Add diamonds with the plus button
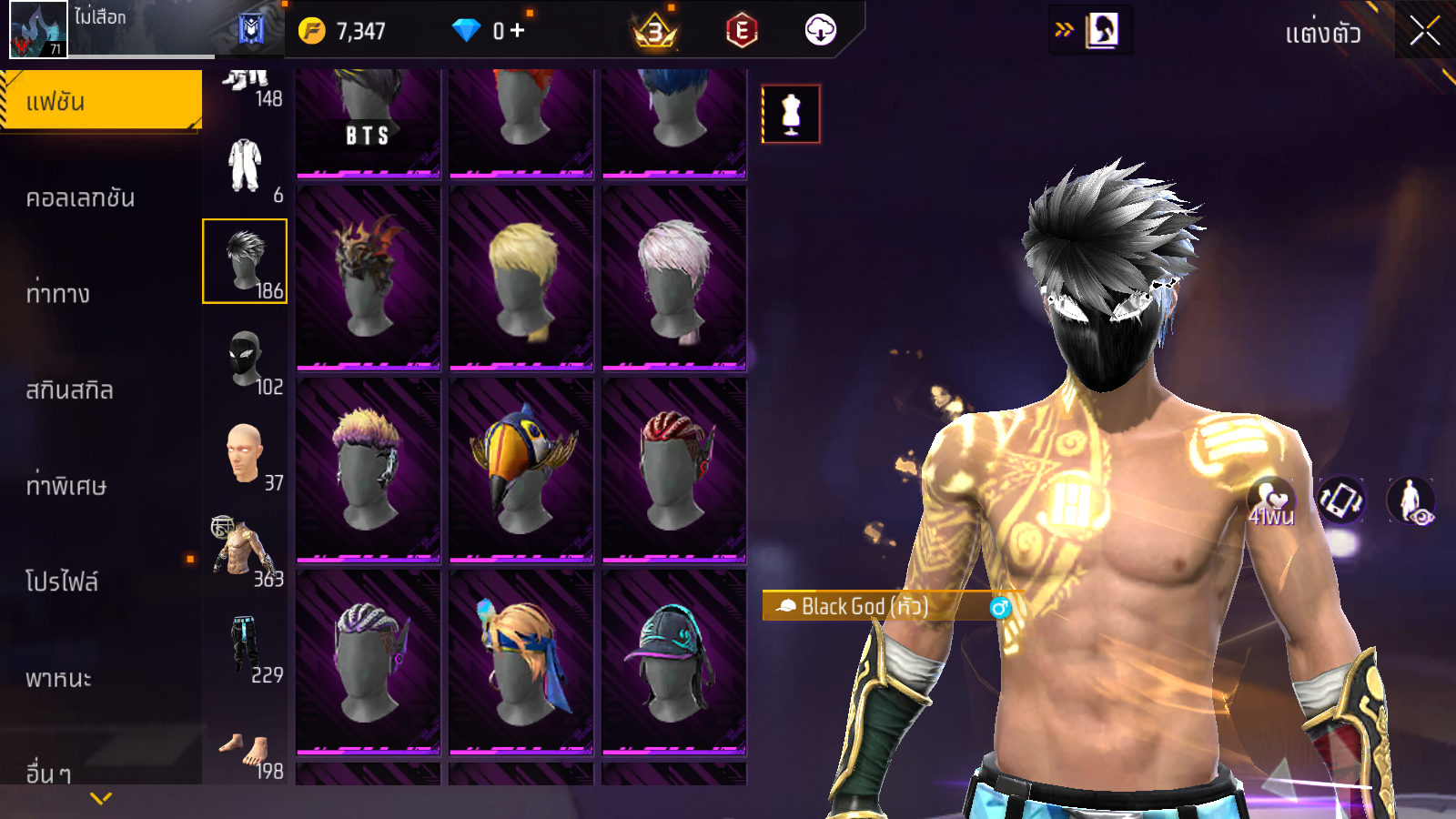1456x819 pixels. click(x=517, y=31)
